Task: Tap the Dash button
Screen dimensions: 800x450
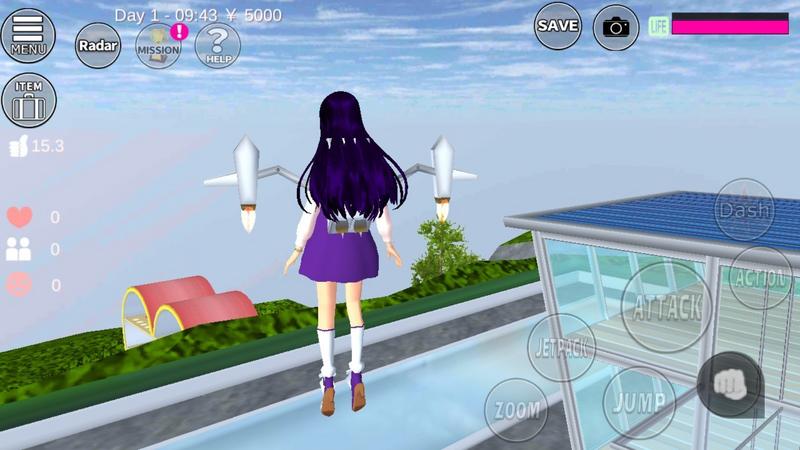Action: pyautogui.click(x=743, y=210)
